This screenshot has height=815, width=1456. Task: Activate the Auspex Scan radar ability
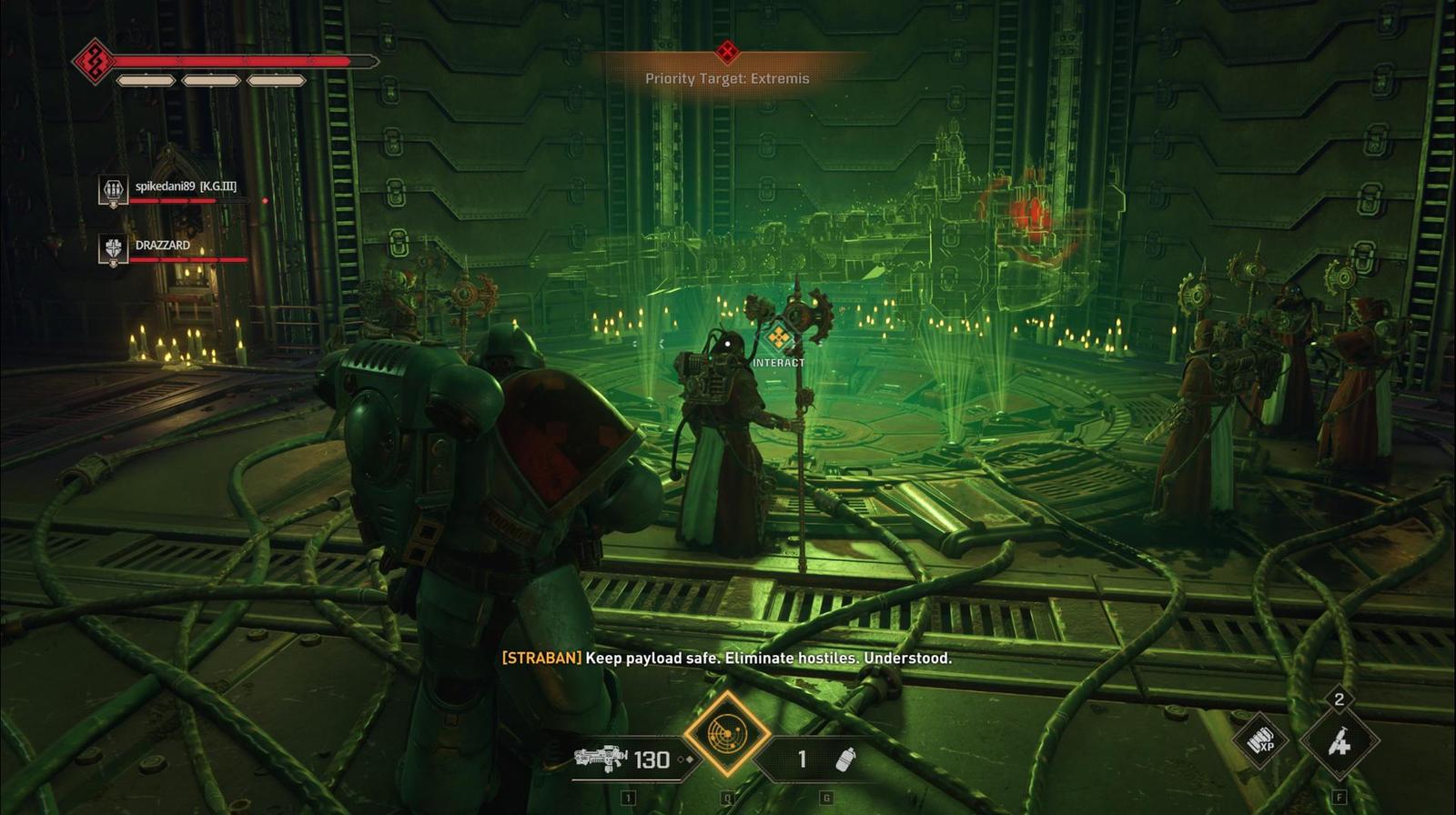(x=727, y=733)
